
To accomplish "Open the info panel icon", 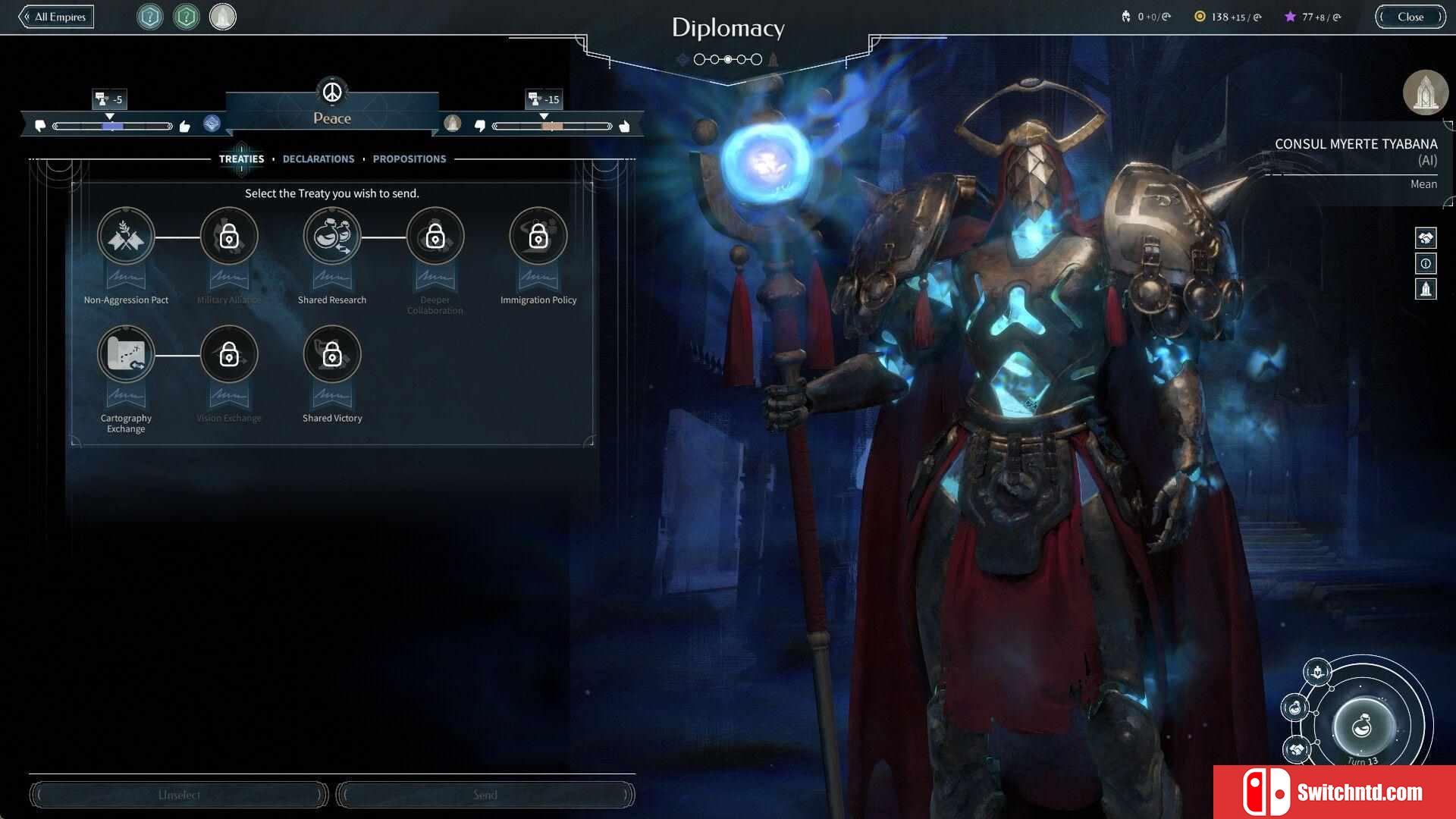I will tap(1426, 264).
